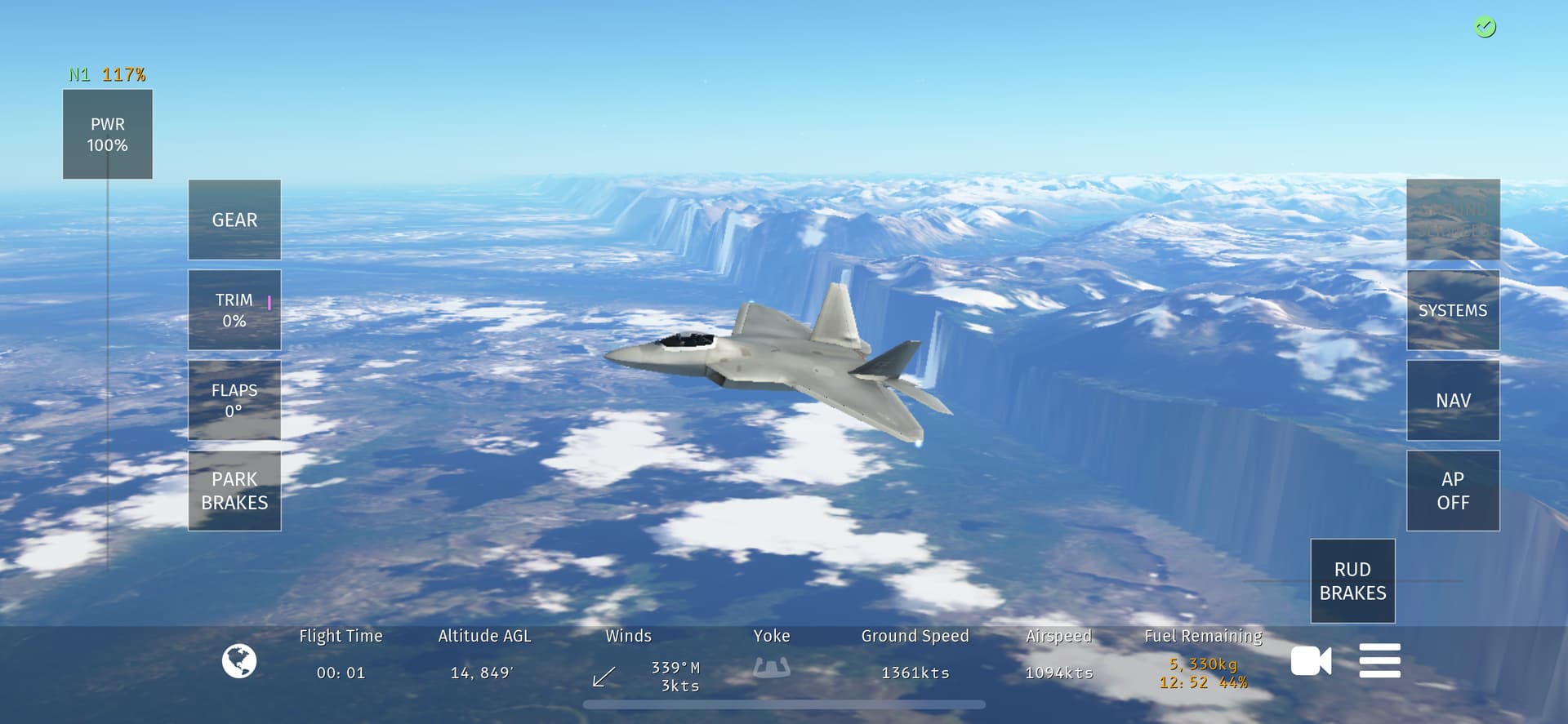Click the PWR 100% throttle handle
1568x724 pixels.
[x=108, y=135]
